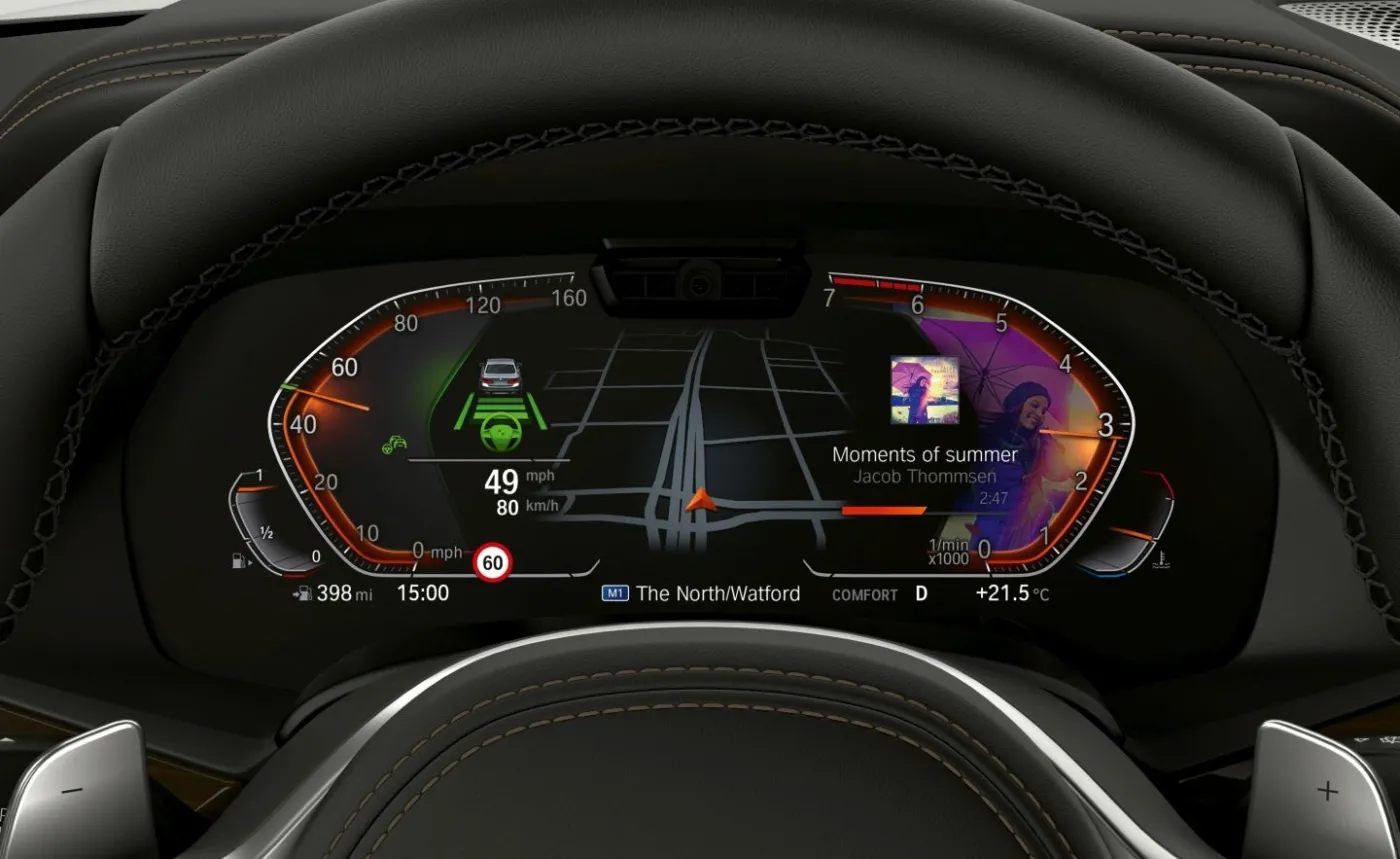Click the 60 speed limit sign
Viewport: 1400px width, 859px height.
point(492,563)
